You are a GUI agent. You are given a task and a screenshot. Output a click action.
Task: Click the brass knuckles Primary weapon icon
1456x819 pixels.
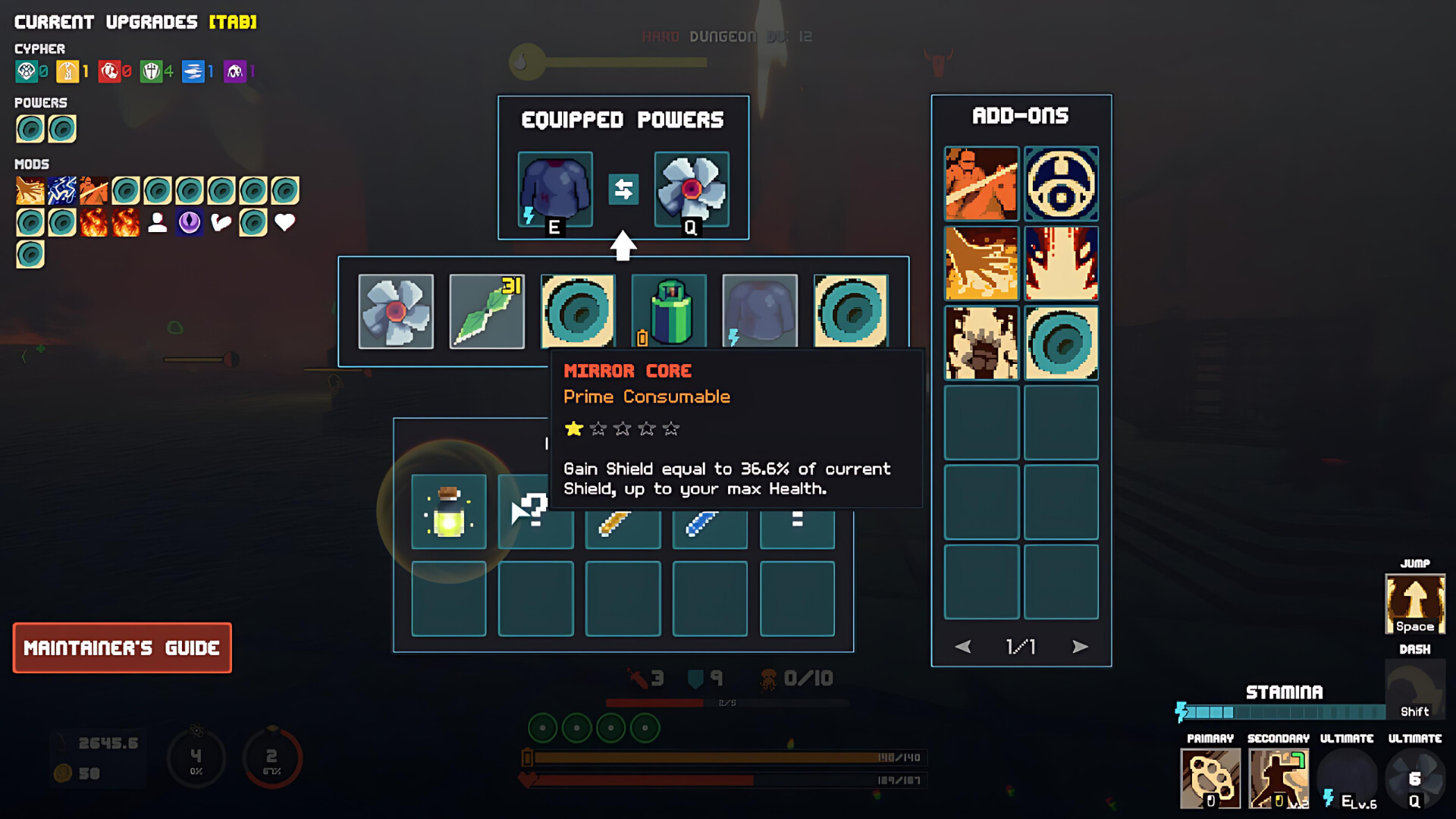coord(1210,780)
